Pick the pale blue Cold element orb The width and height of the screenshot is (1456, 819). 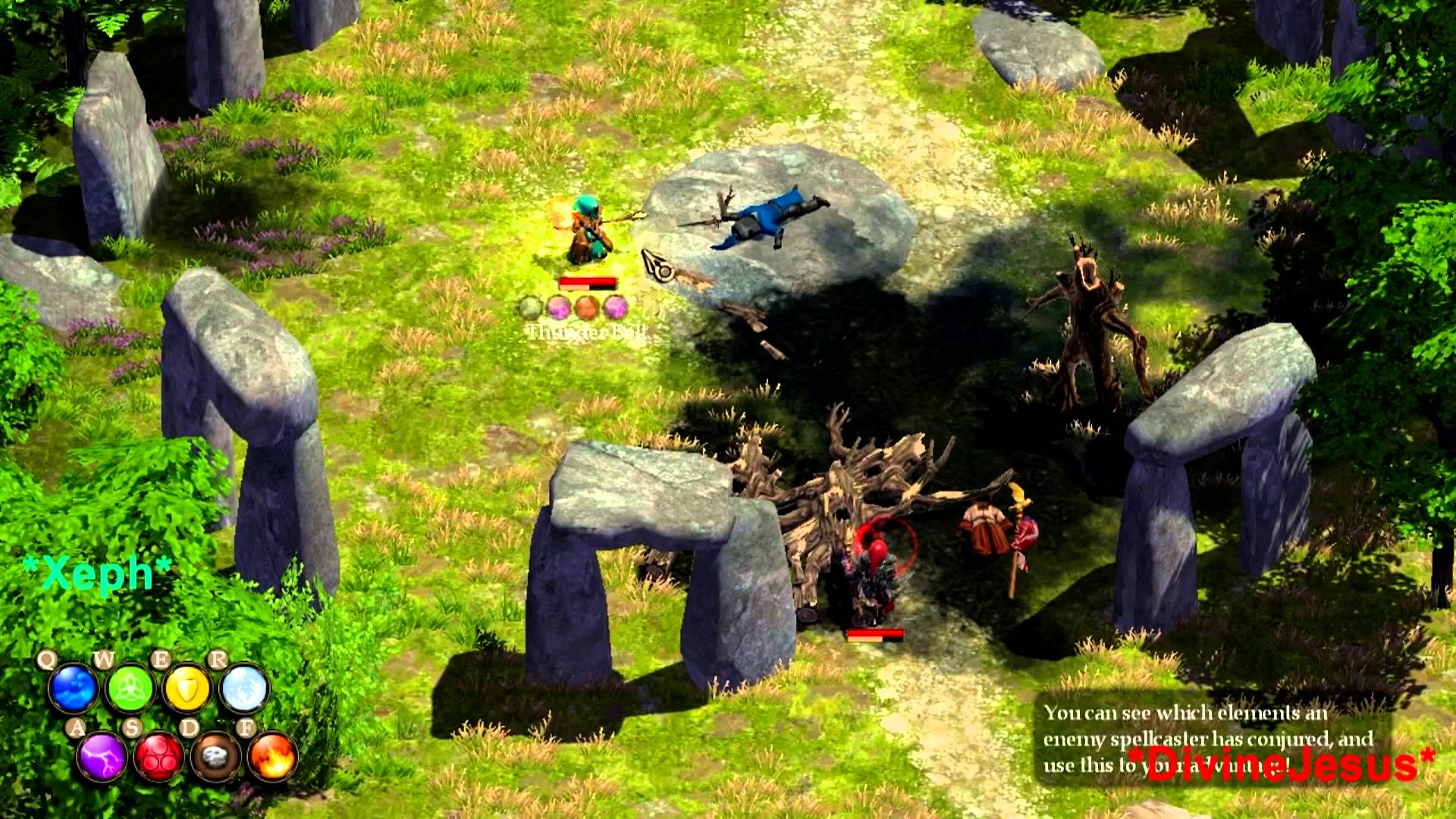point(244,689)
